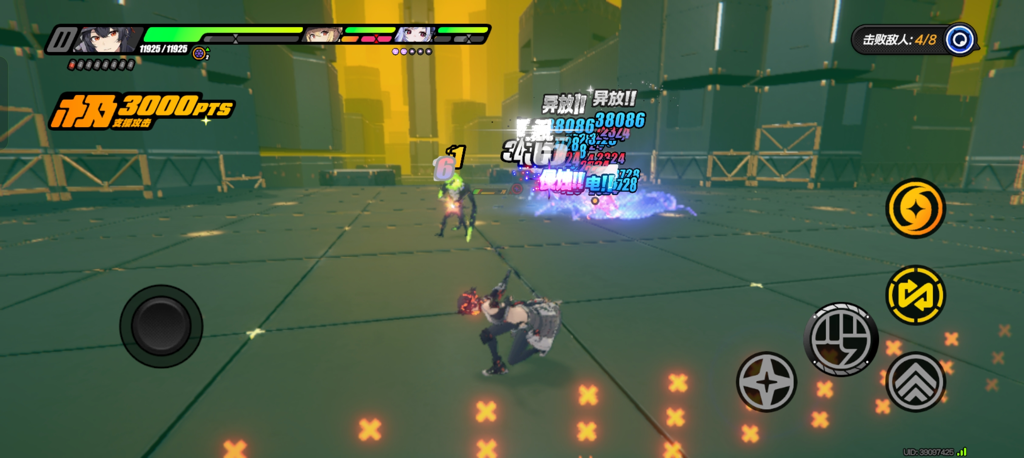Image resolution: width=1024 pixels, height=458 pixels.
Task: Switch to the blonde teammate portrait
Action: coord(321,36)
